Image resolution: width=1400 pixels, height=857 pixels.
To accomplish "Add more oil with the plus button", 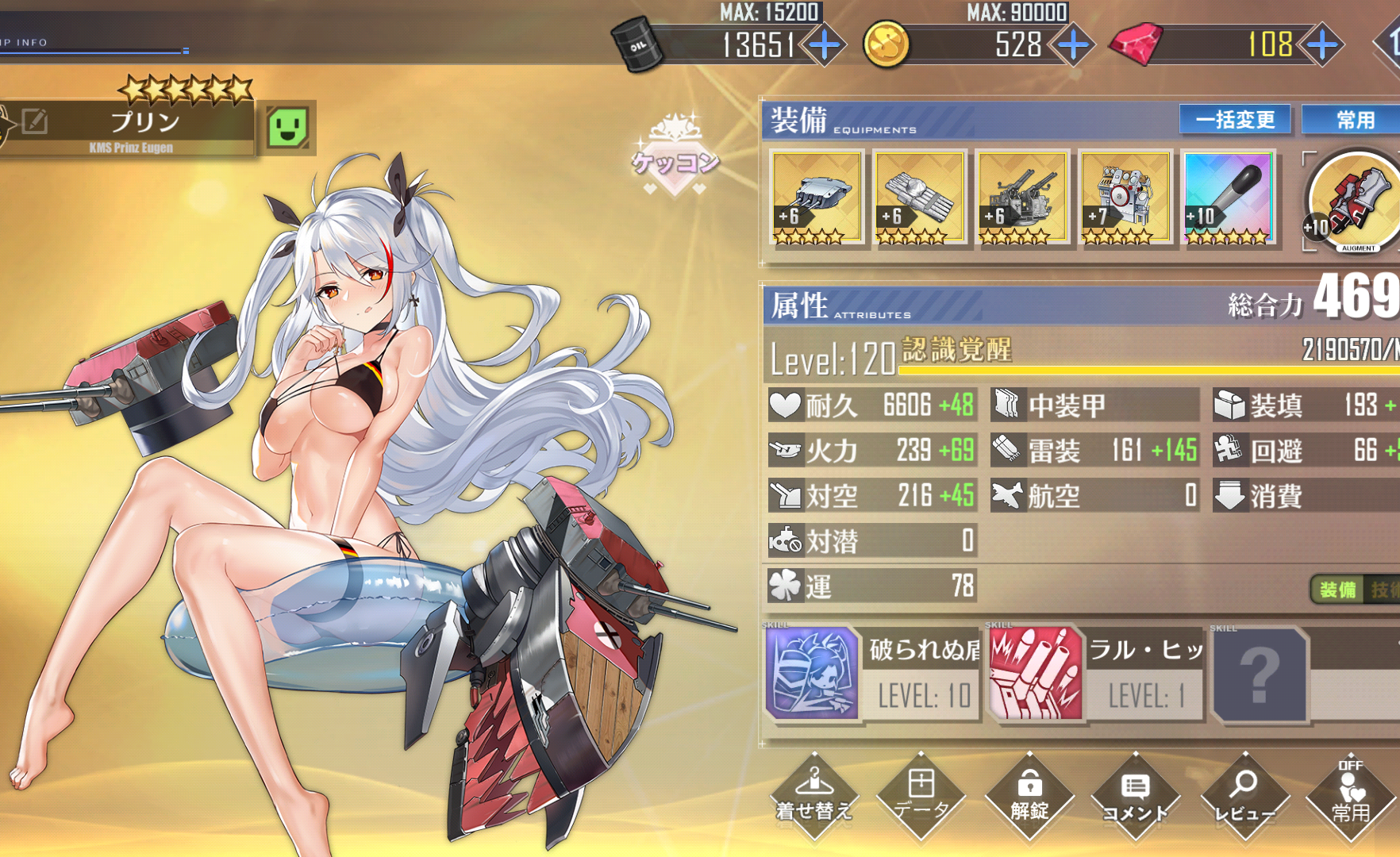I will point(825,44).
